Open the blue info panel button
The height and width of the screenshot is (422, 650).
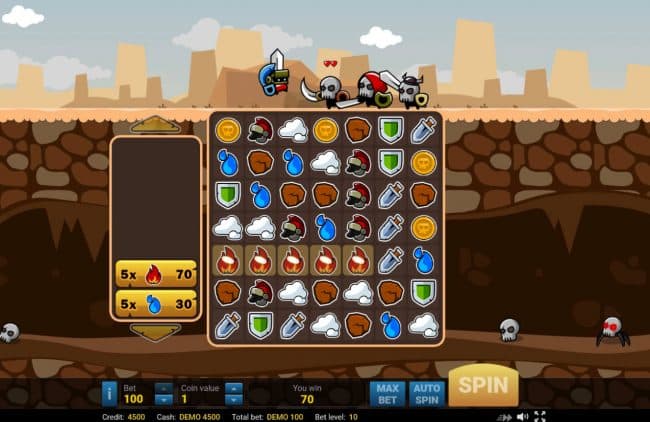[x=109, y=394]
